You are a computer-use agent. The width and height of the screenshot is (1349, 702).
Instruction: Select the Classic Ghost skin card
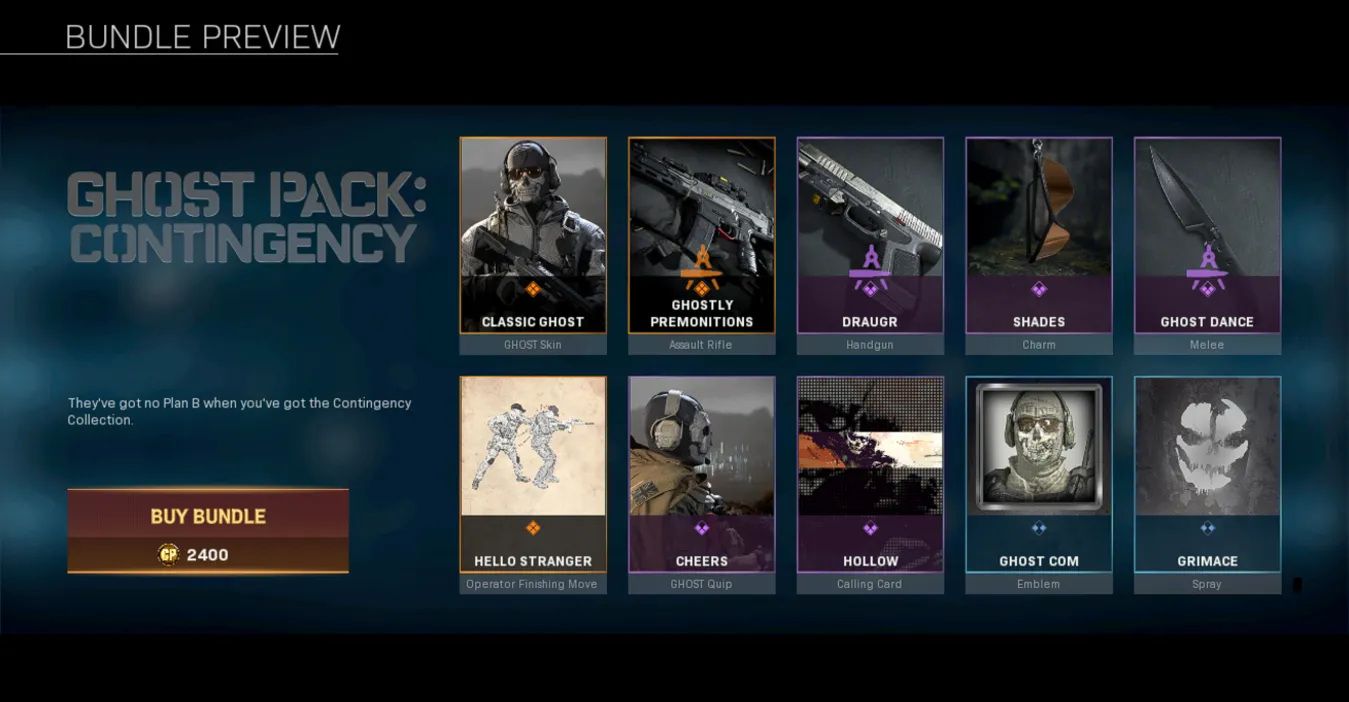point(533,236)
